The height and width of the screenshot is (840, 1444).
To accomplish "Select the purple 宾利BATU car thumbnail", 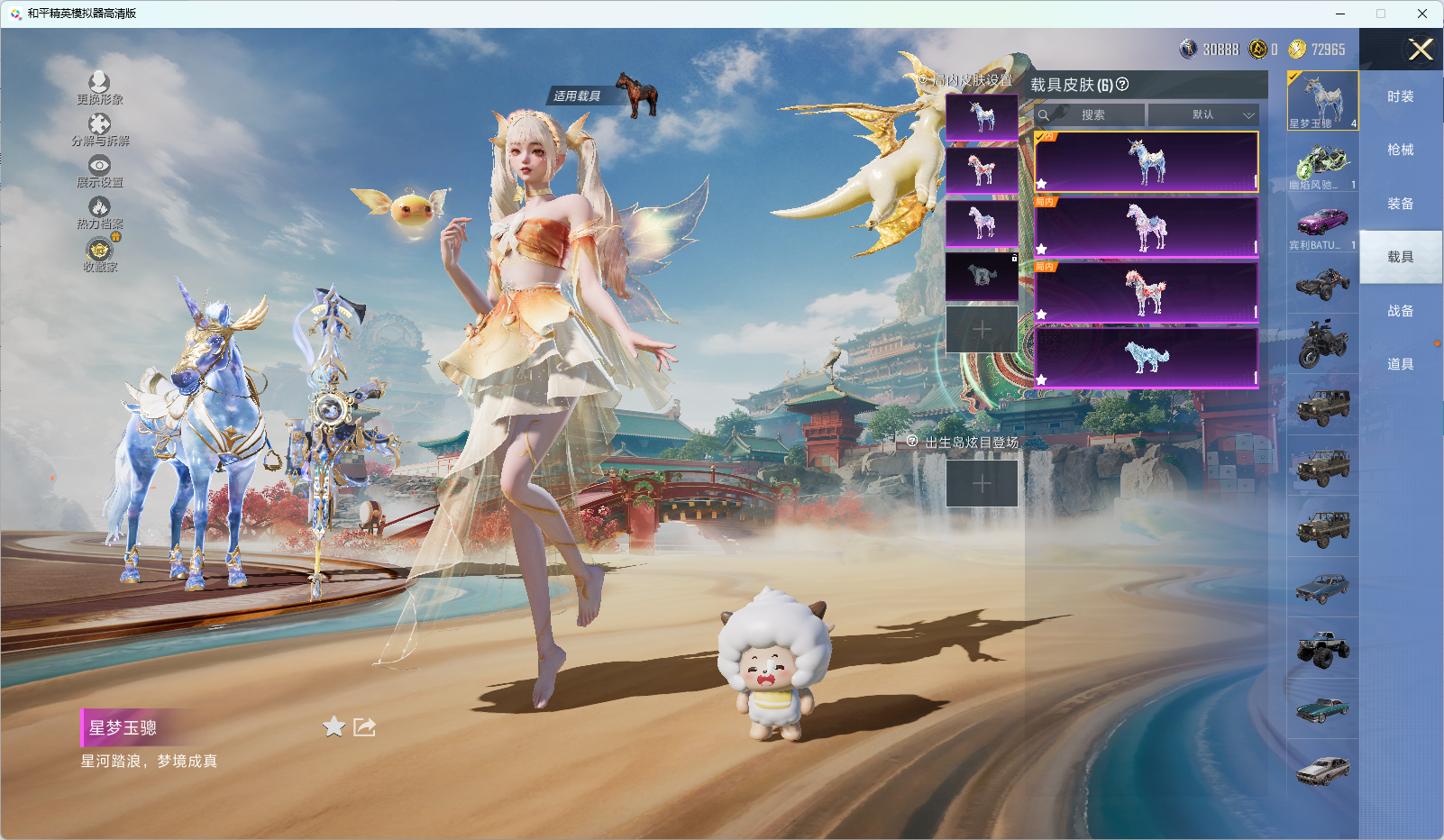I will point(1322,224).
